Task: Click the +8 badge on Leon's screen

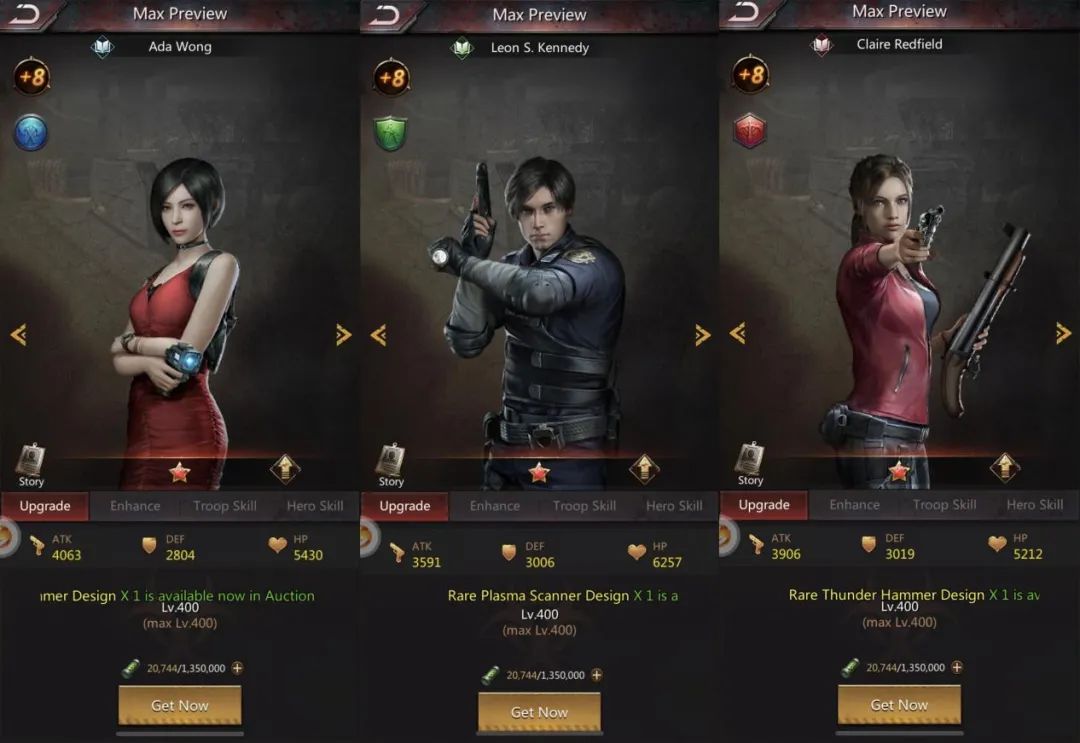Action: click(x=391, y=78)
